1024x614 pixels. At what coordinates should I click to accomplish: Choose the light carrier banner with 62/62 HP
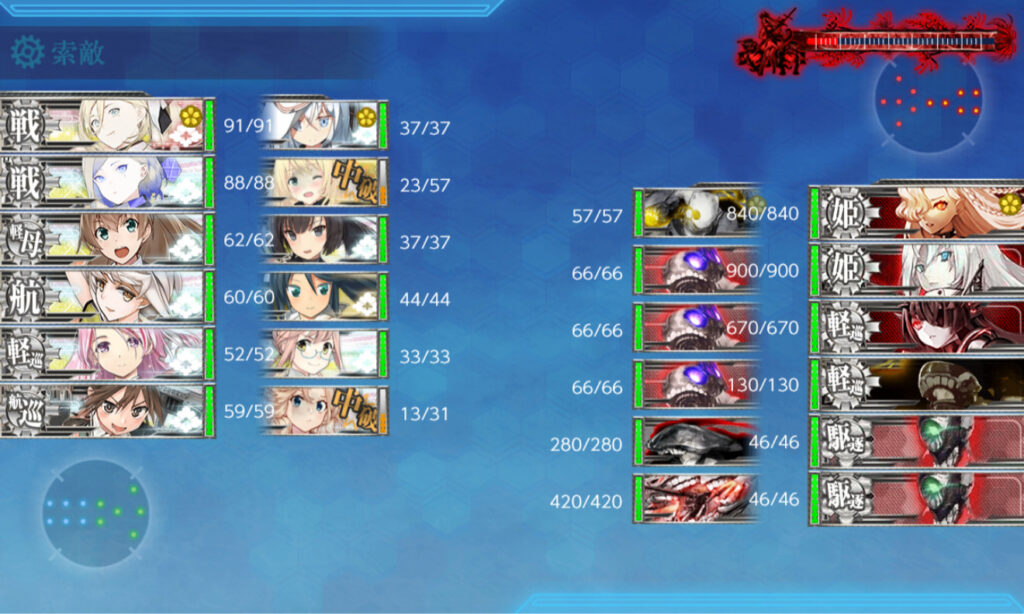pyautogui.click(x=107, y=238)
